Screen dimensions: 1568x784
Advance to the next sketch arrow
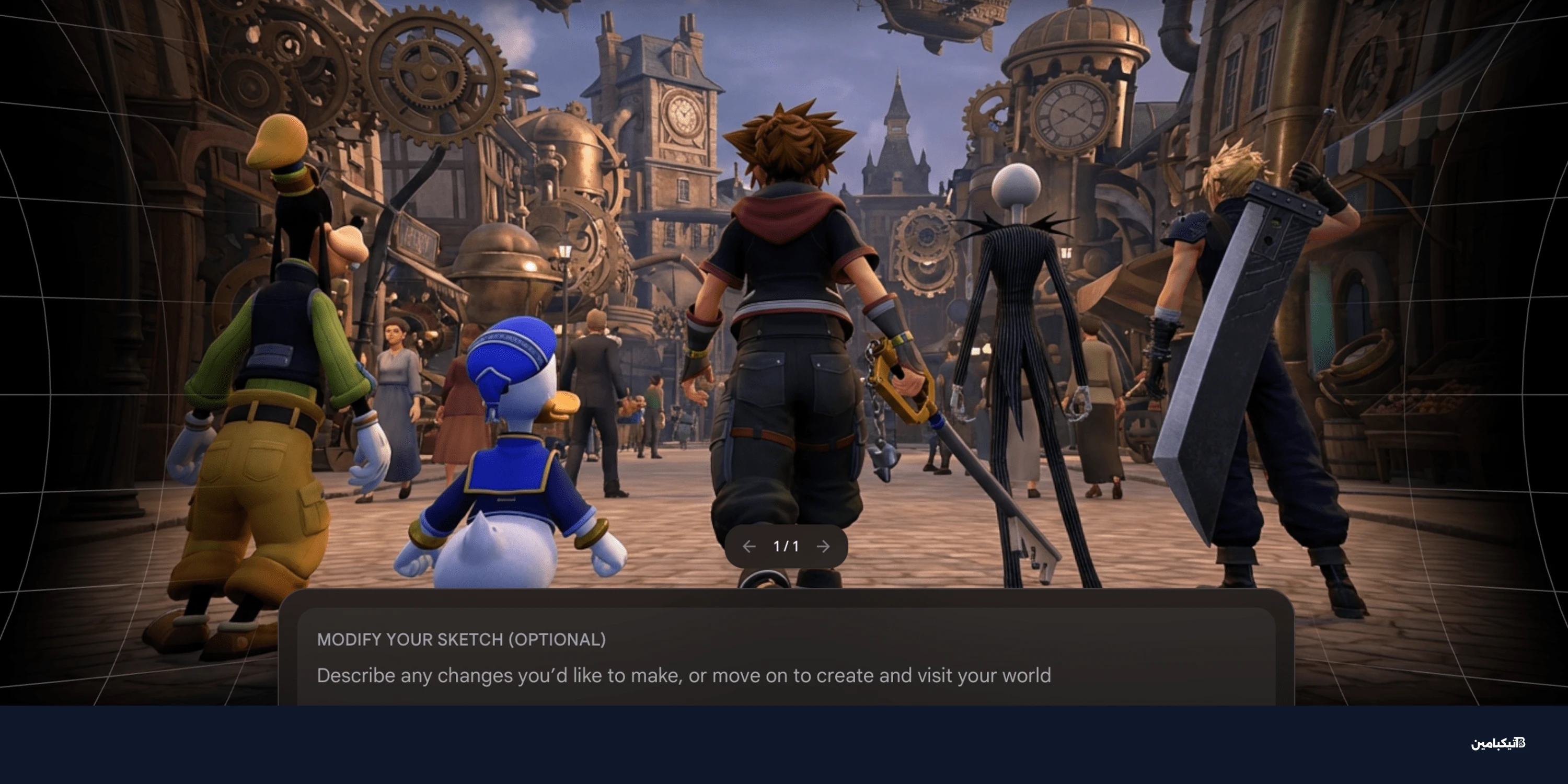tap(823, 547)
